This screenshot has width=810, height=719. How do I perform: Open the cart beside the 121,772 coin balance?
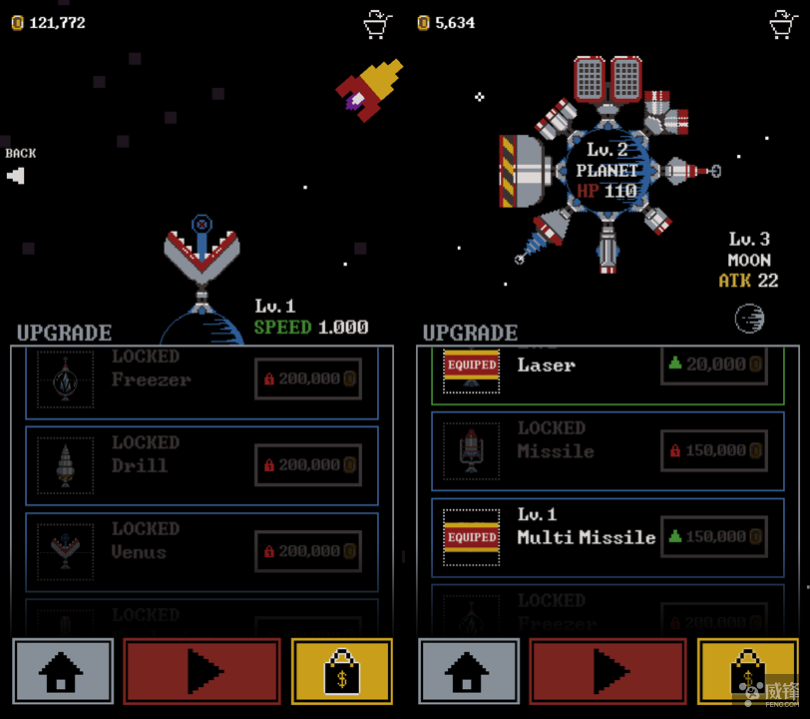pyautogui.click(x=377, y=23)
